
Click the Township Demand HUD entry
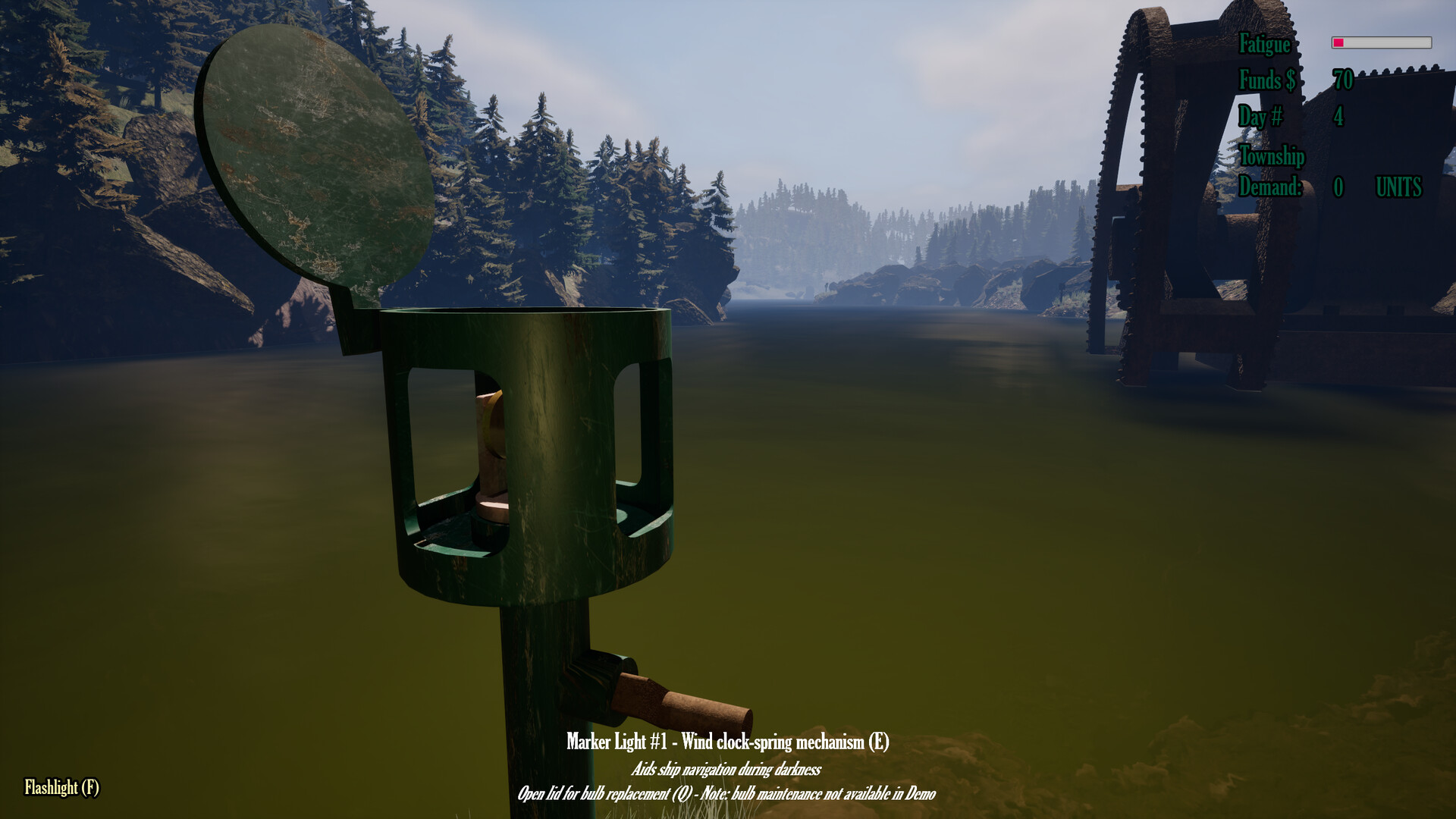[1271, 173]
